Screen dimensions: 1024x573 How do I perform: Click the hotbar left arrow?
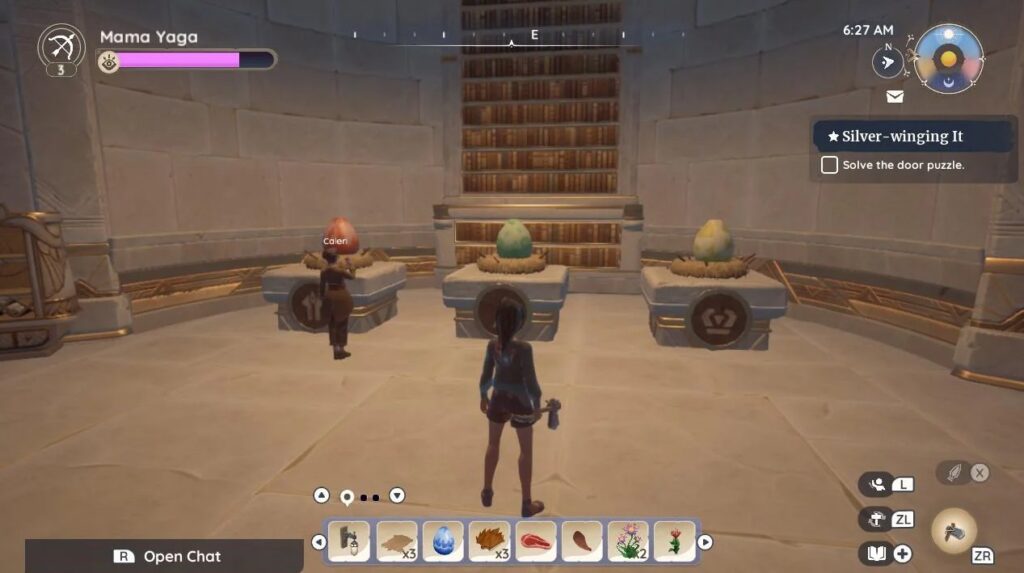tap(319, 542)
